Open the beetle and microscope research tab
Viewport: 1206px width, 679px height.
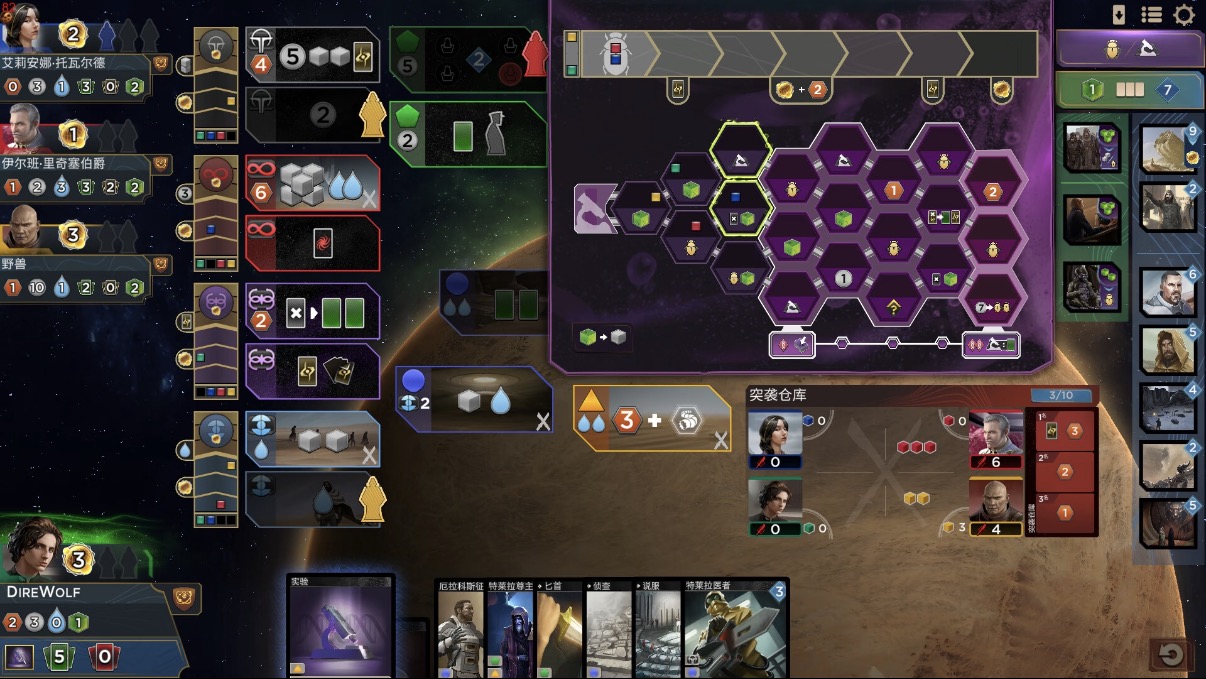[x=1130, y=48]
